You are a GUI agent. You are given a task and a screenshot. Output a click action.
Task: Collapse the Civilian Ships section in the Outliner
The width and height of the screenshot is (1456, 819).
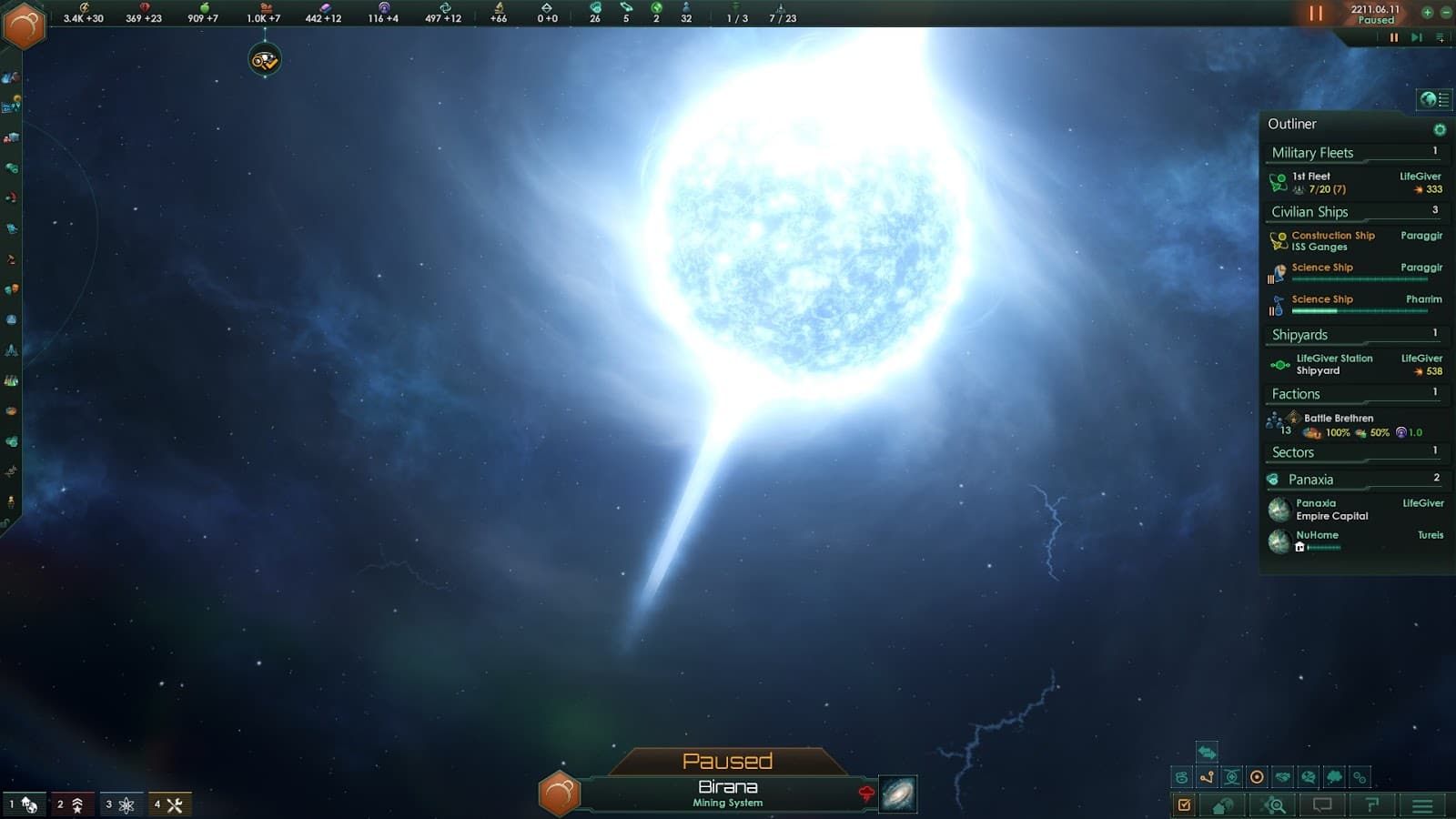1311,211
